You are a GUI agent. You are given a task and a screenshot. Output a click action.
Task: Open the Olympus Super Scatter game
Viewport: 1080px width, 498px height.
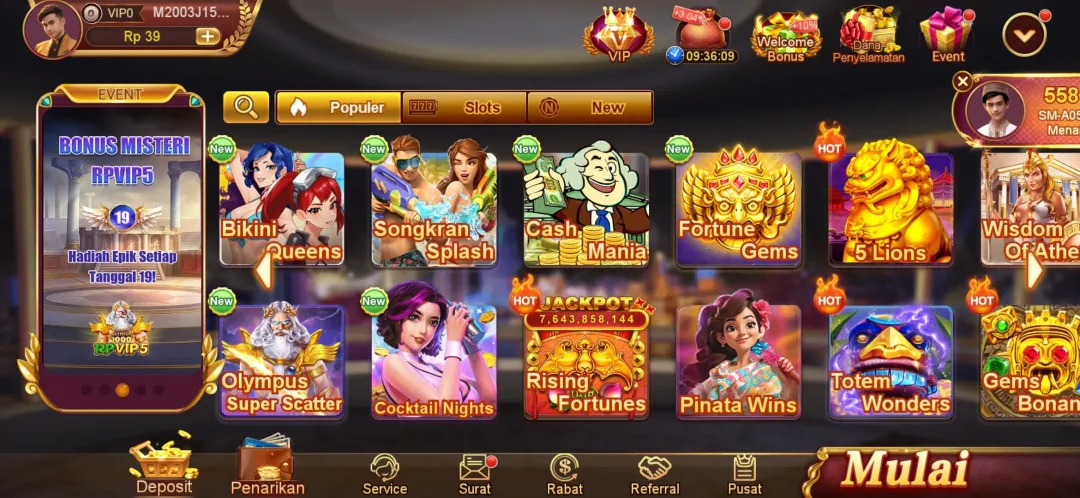pos(281,361)
